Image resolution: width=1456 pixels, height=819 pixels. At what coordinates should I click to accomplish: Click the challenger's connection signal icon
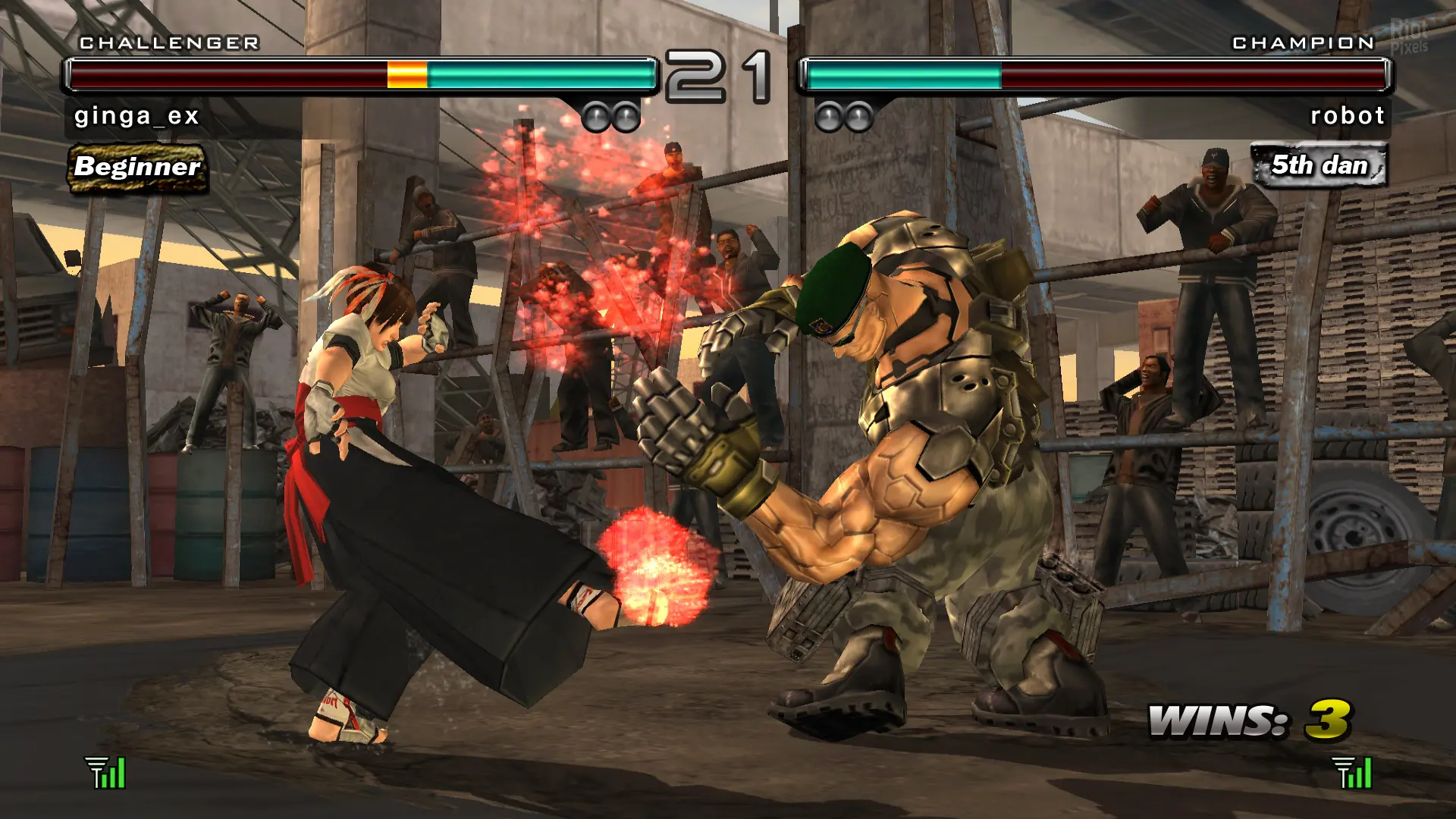(x=105, y=773)
